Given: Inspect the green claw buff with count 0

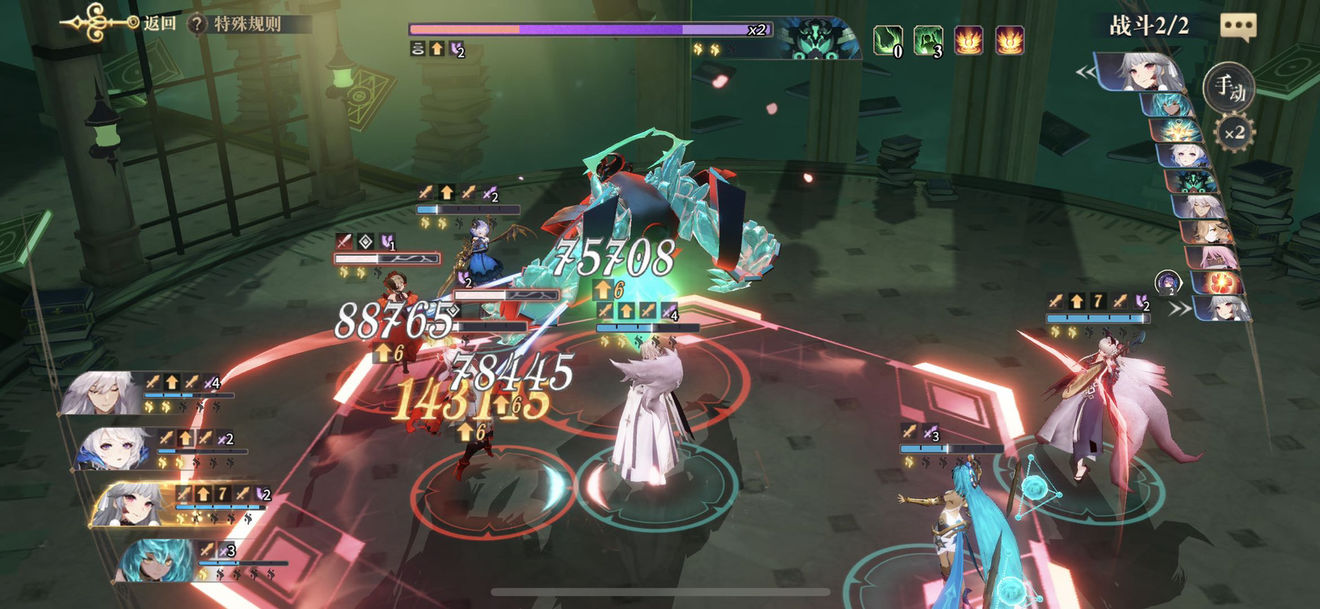Looking at the screenshot, I should (887, 40).
